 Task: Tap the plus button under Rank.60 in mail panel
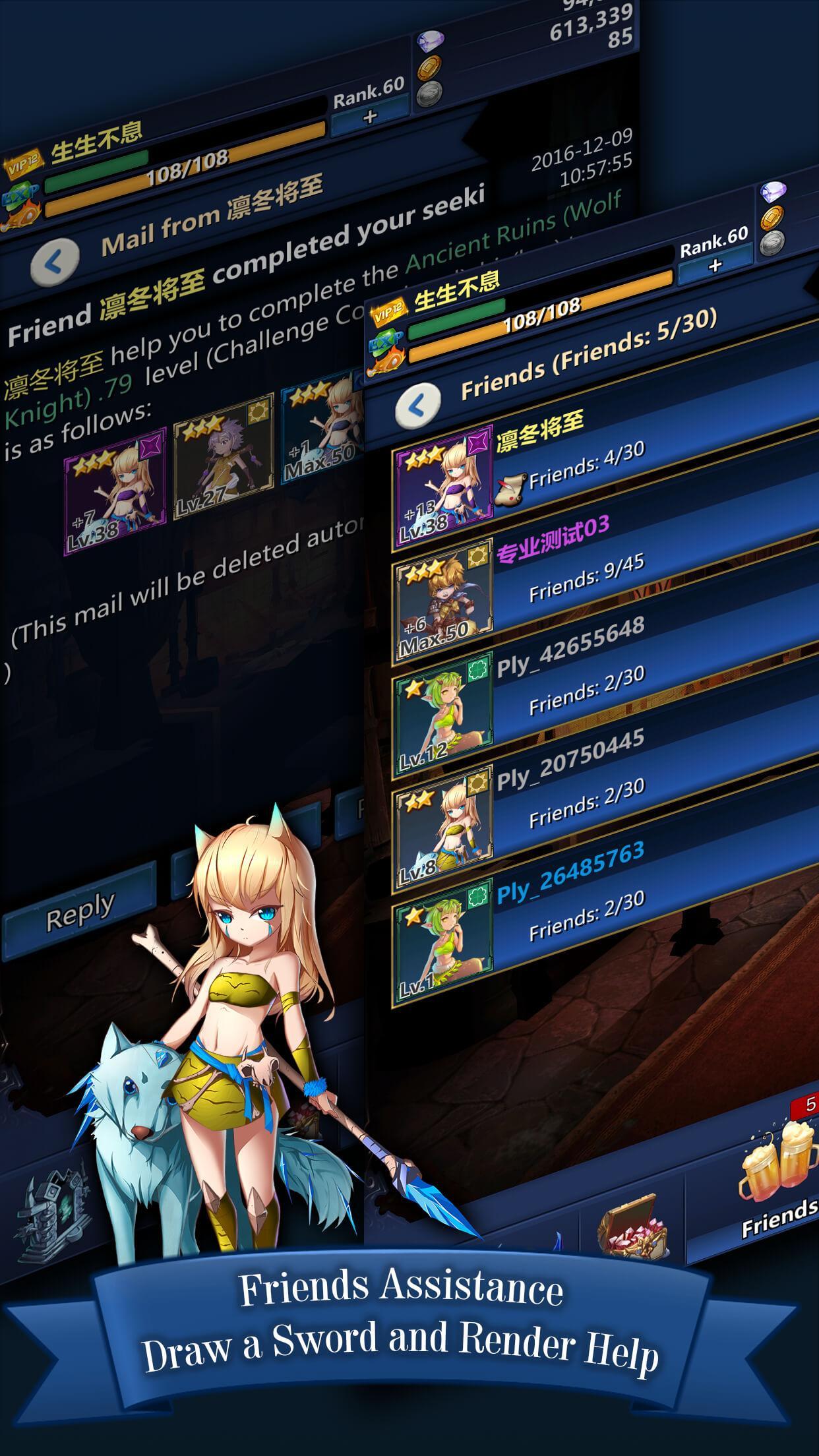click(369, 118)
